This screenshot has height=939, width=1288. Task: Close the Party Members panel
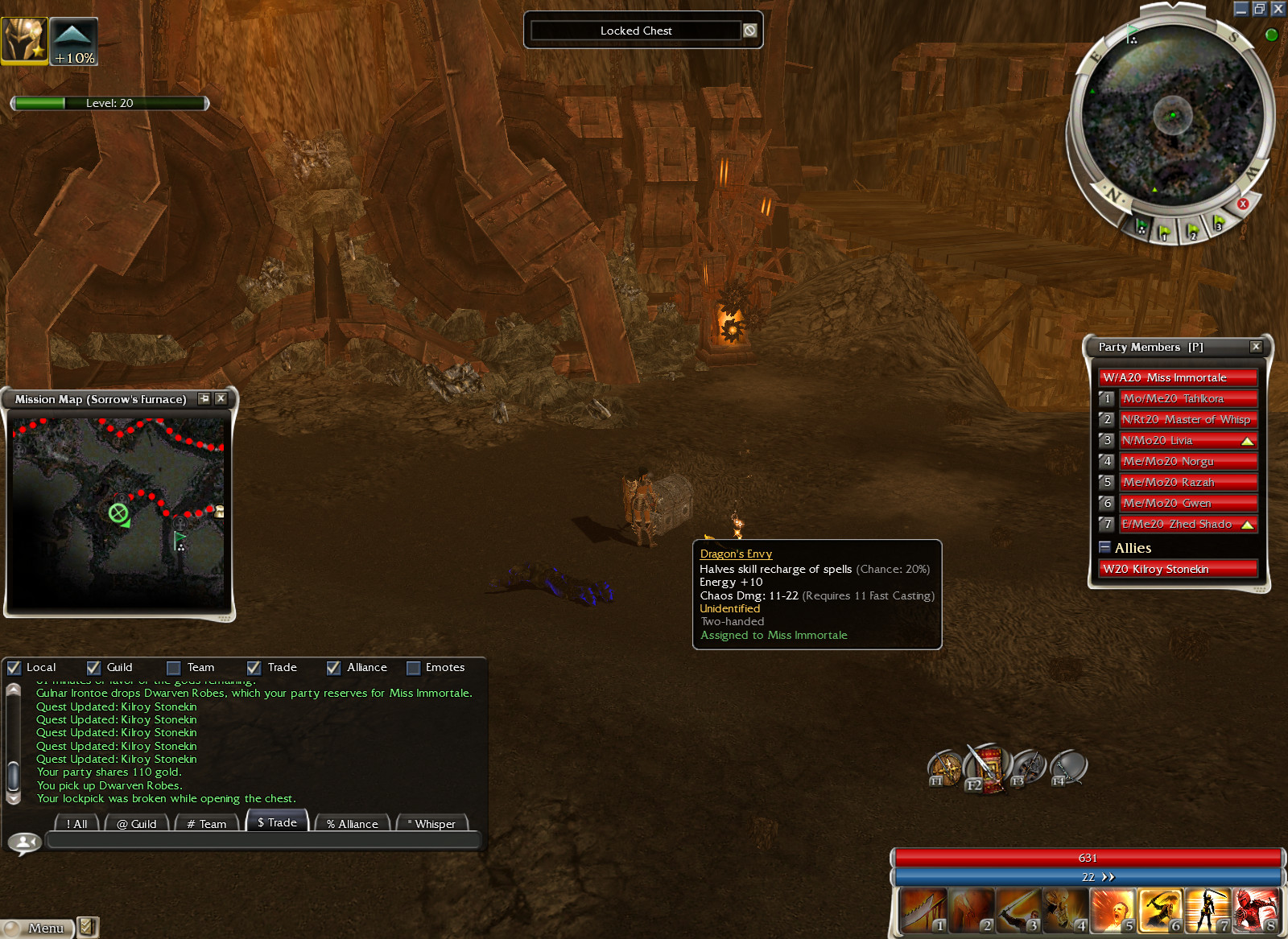[x=1256, y=347]
